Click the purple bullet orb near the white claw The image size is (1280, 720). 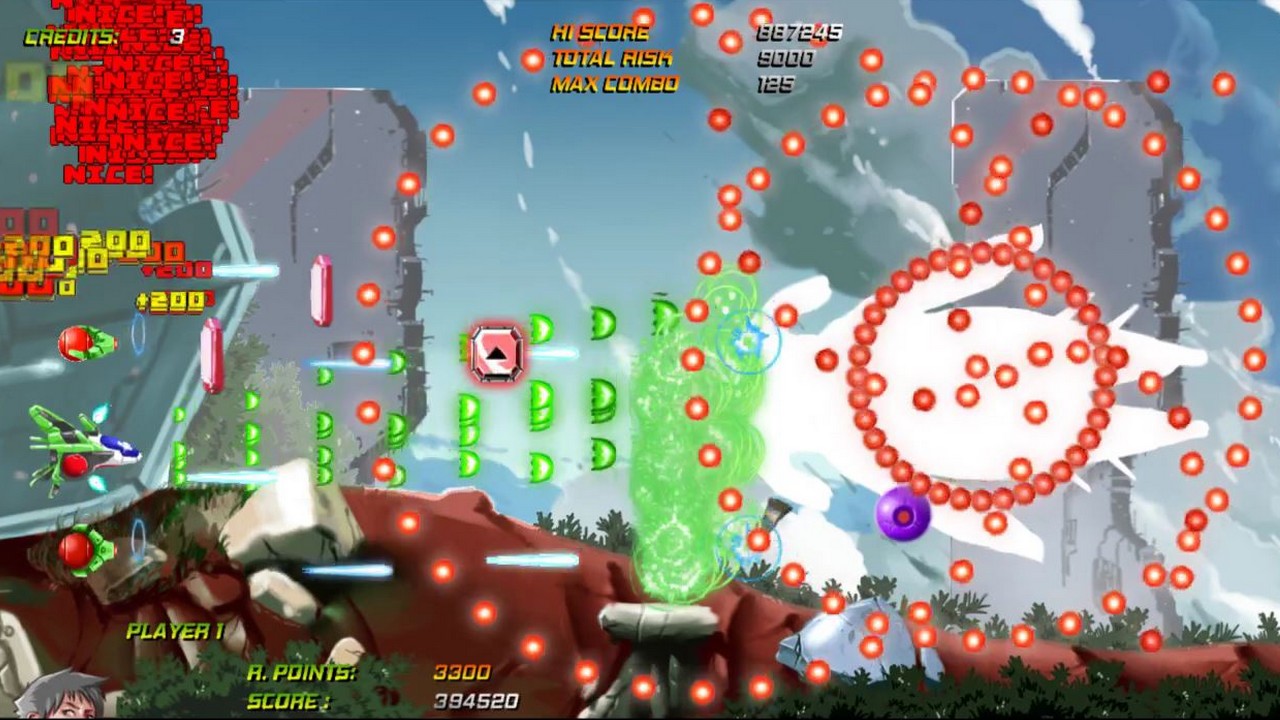coord(903,514)
